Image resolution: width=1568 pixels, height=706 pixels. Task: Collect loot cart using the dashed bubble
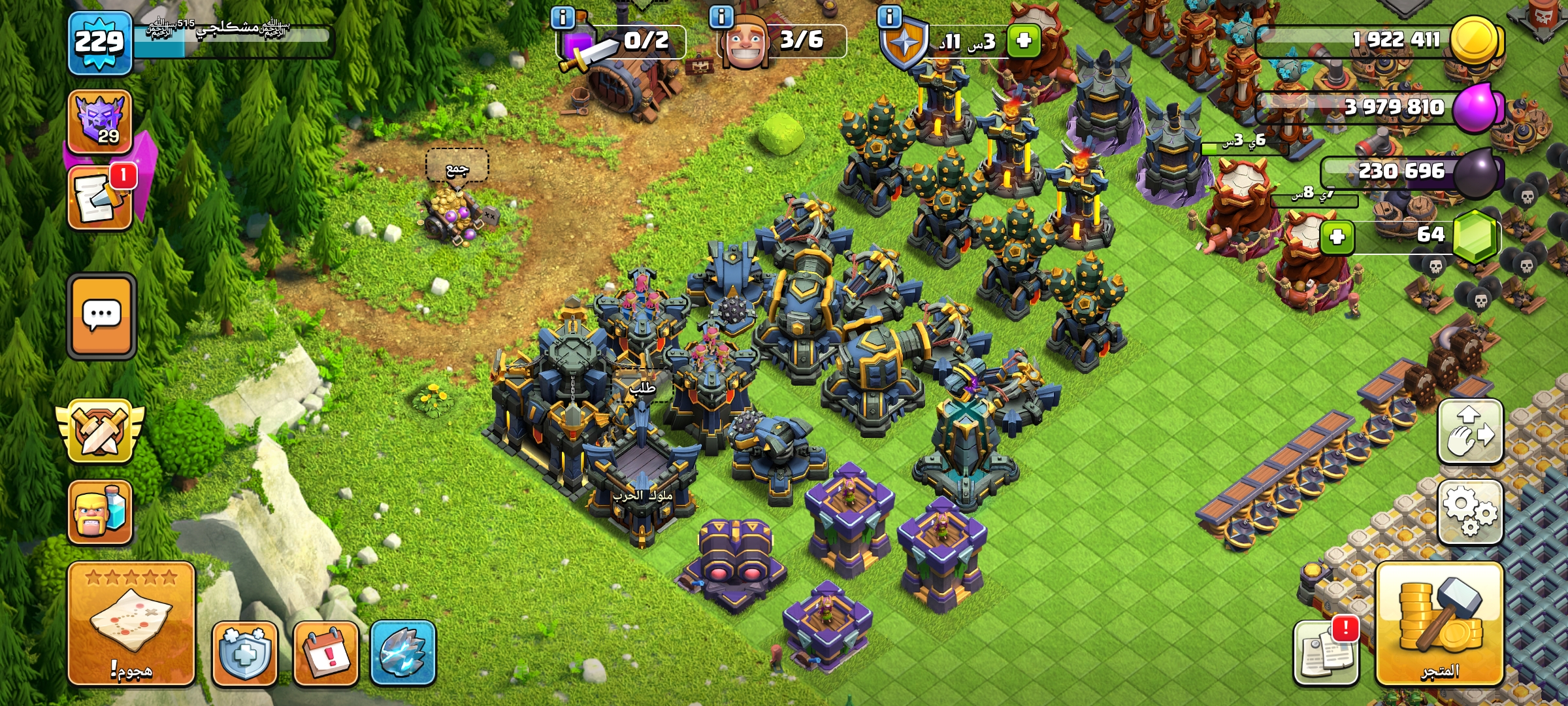(x=457, y=166)
